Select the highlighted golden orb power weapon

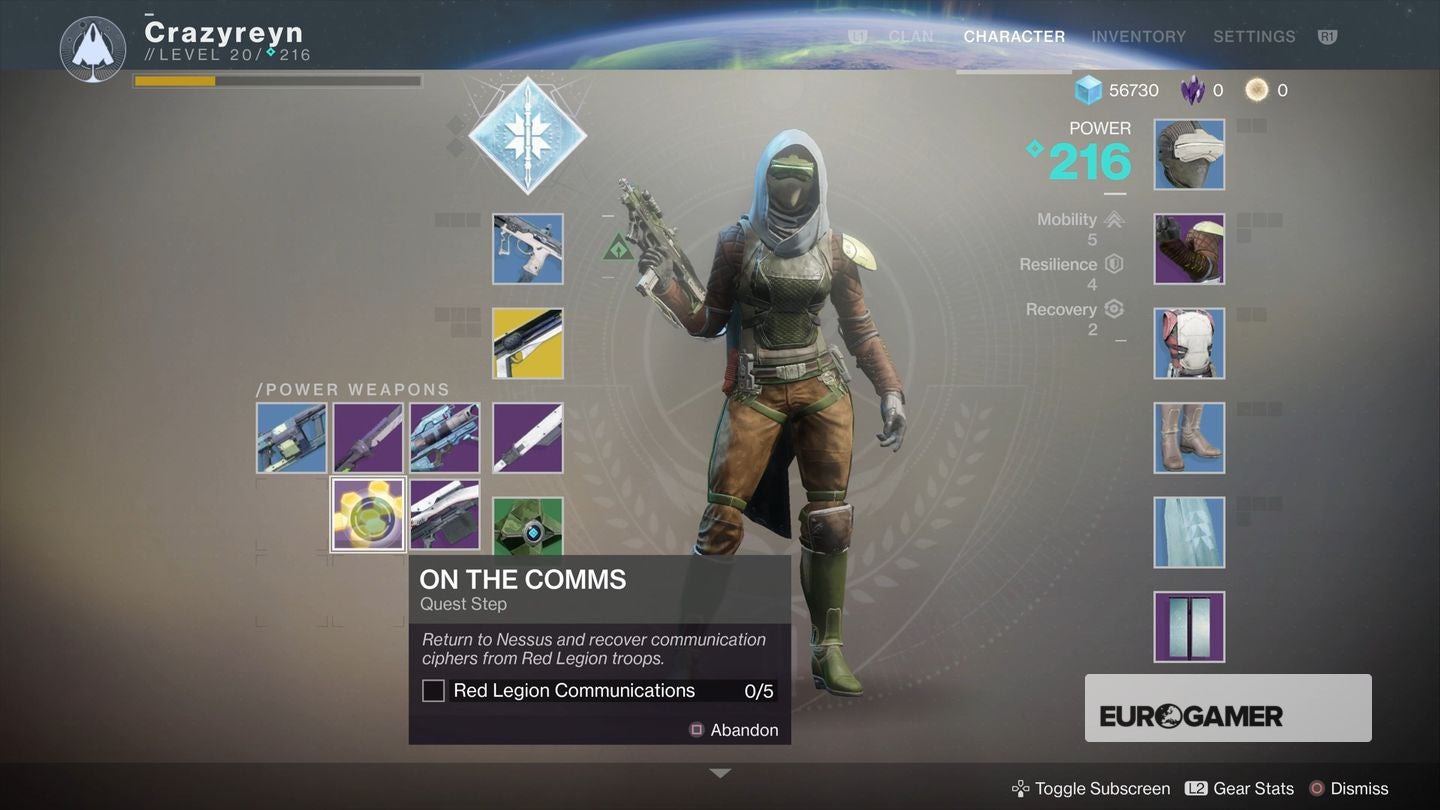[368, 514]
